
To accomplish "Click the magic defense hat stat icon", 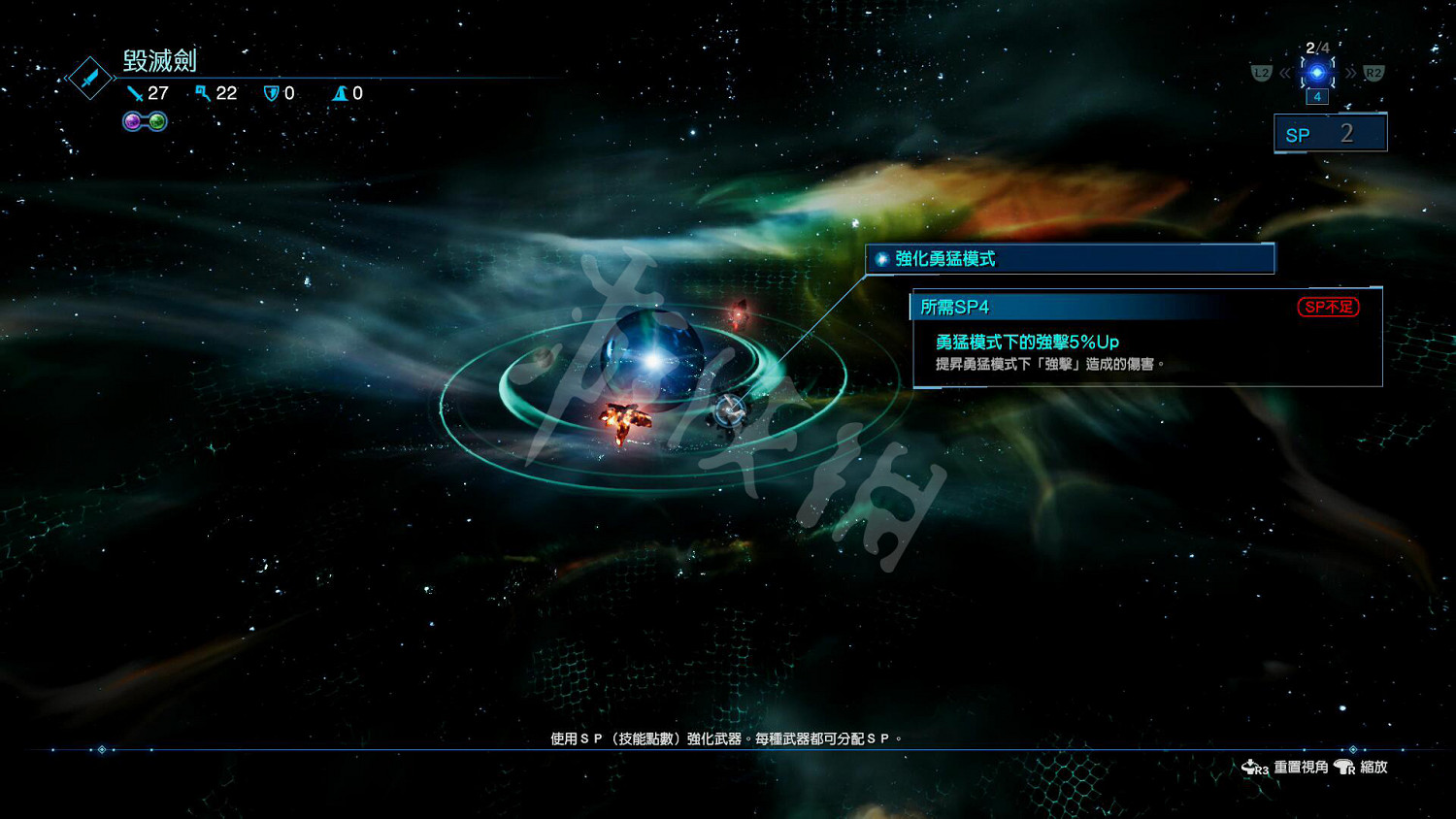I will 341,93.
